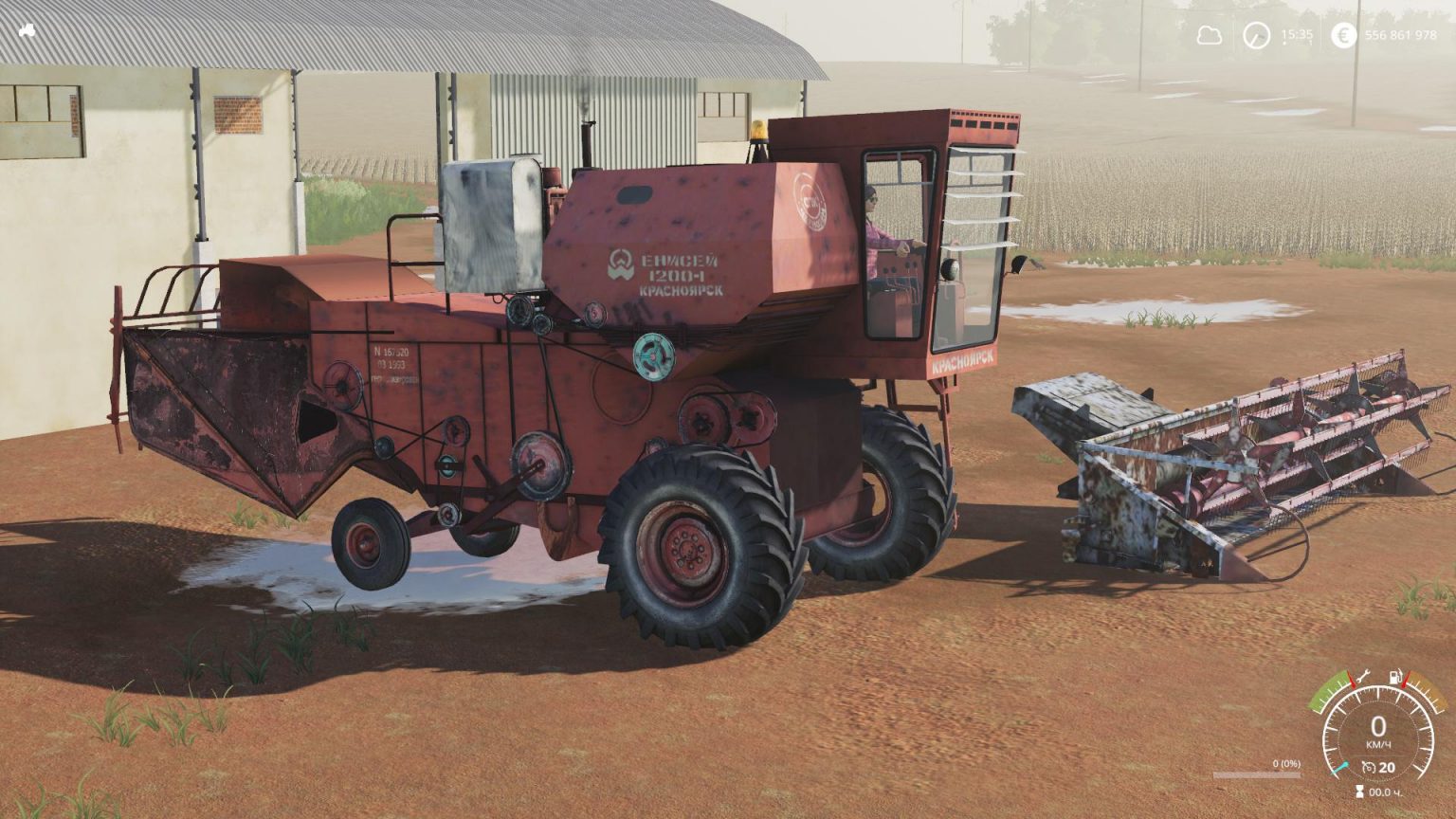Click the cyan speed needle on the gauge
The height and width of the screenshot is (819, 1456).
click(x=1340, y=766)
